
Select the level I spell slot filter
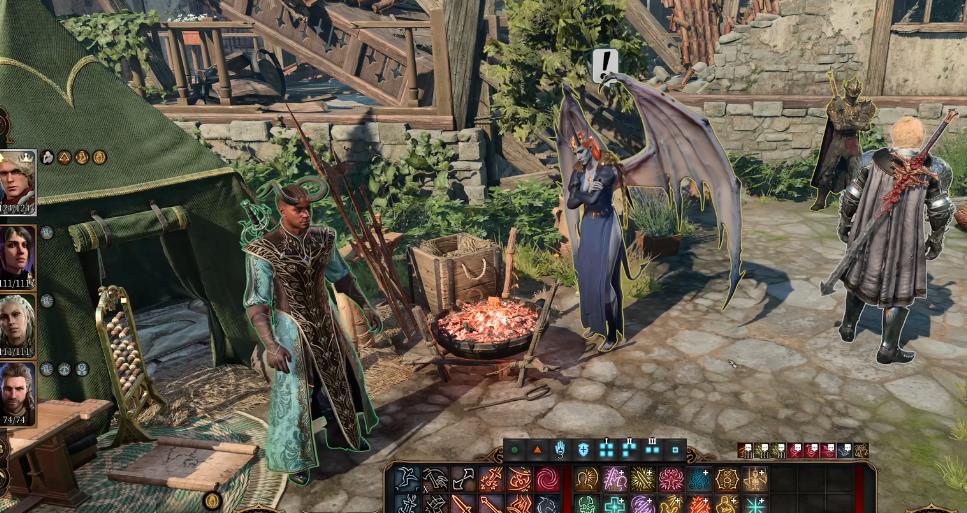[x=606, y=450]
